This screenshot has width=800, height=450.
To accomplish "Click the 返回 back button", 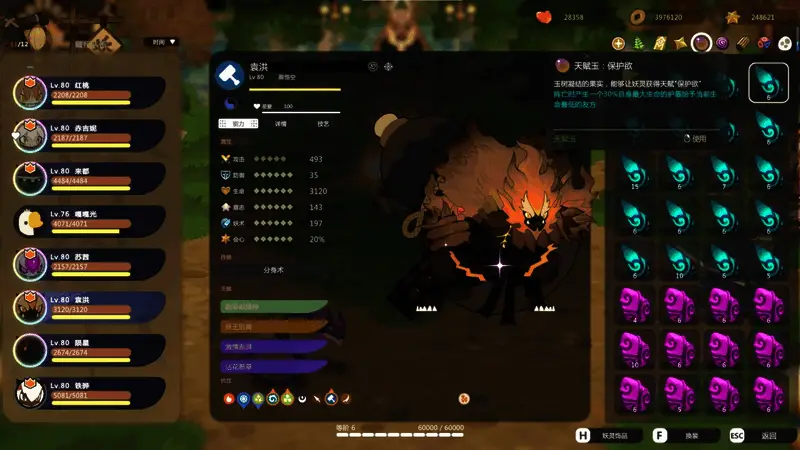I will 758,436.
